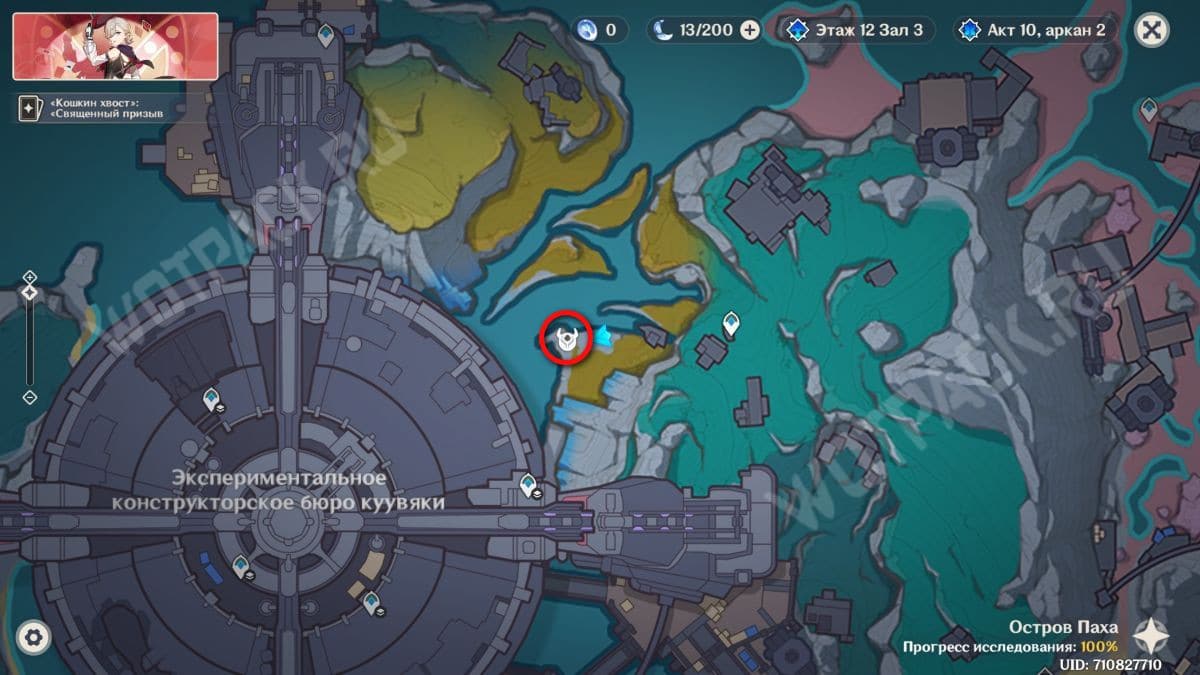The image size is (1200, 675).
Task: Zoom out the map with the minus button
Action: click(30, 397)
